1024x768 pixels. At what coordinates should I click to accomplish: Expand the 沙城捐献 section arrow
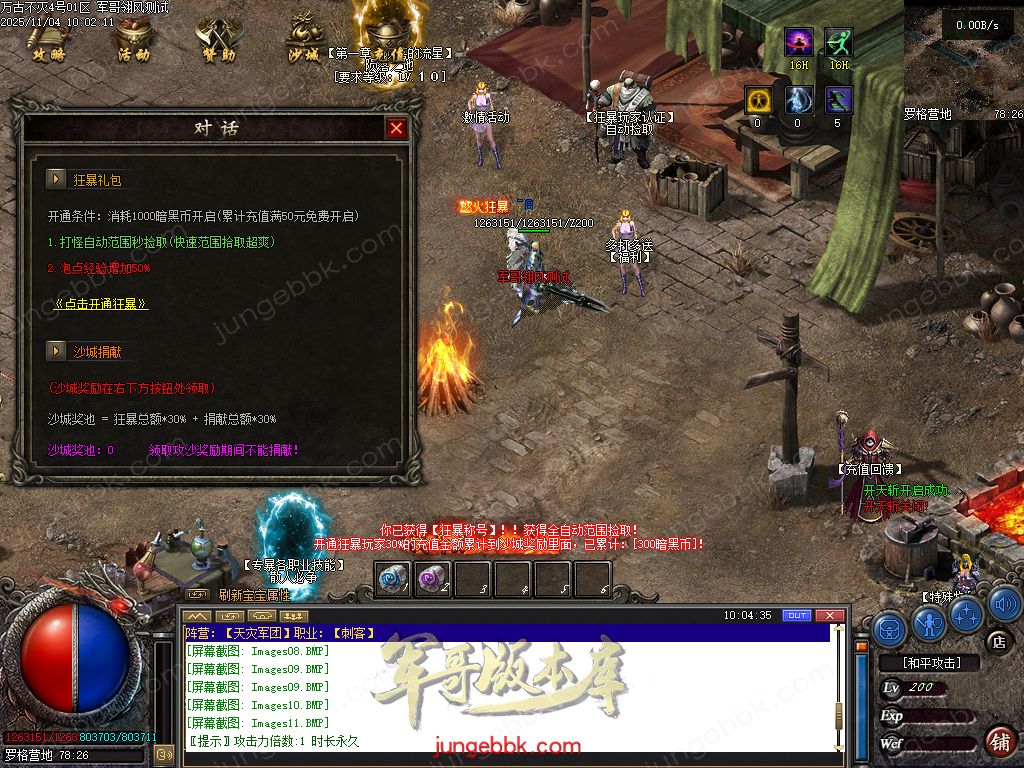pos(56,351)
